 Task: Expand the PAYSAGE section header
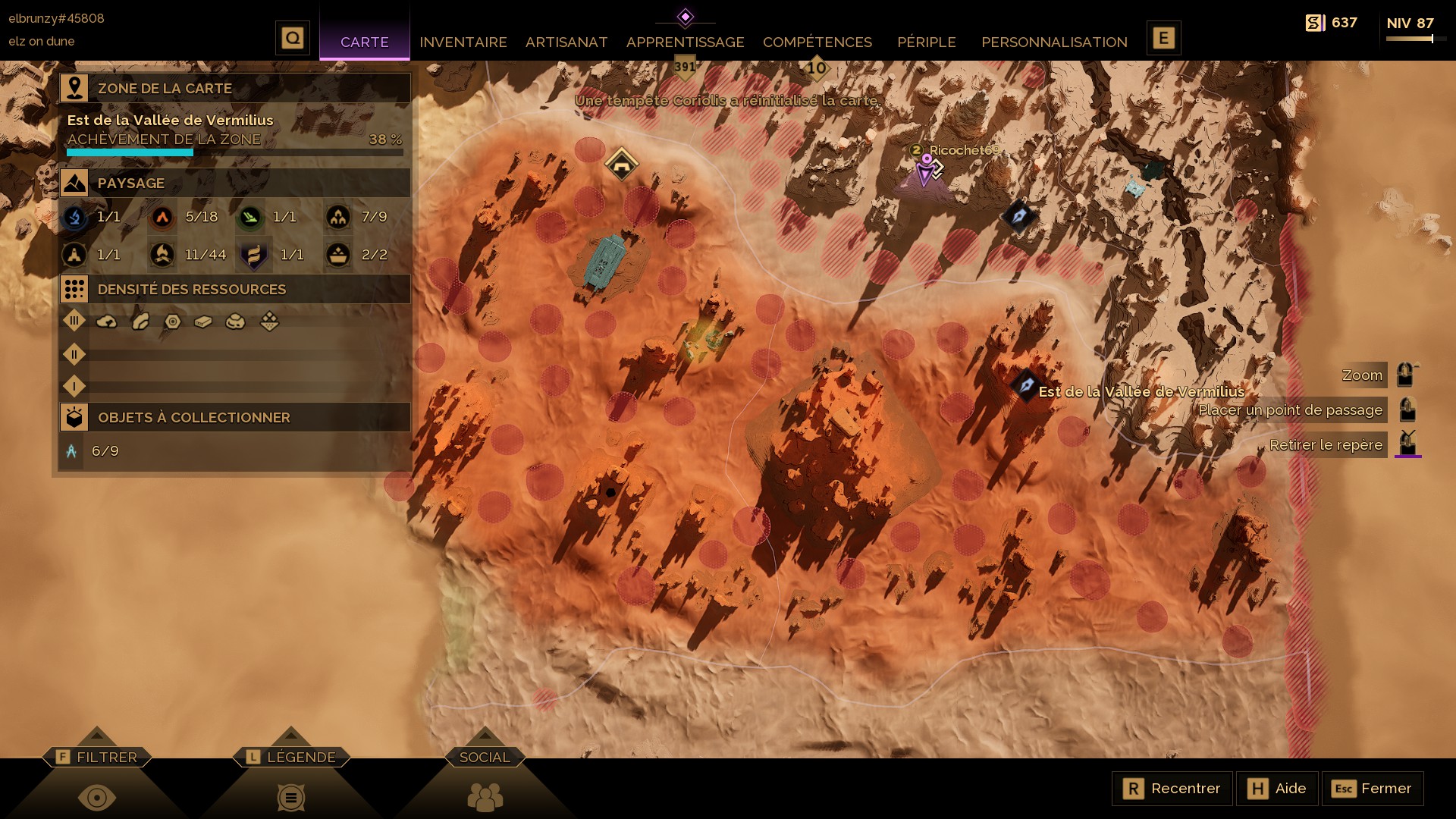pos(235,183)
